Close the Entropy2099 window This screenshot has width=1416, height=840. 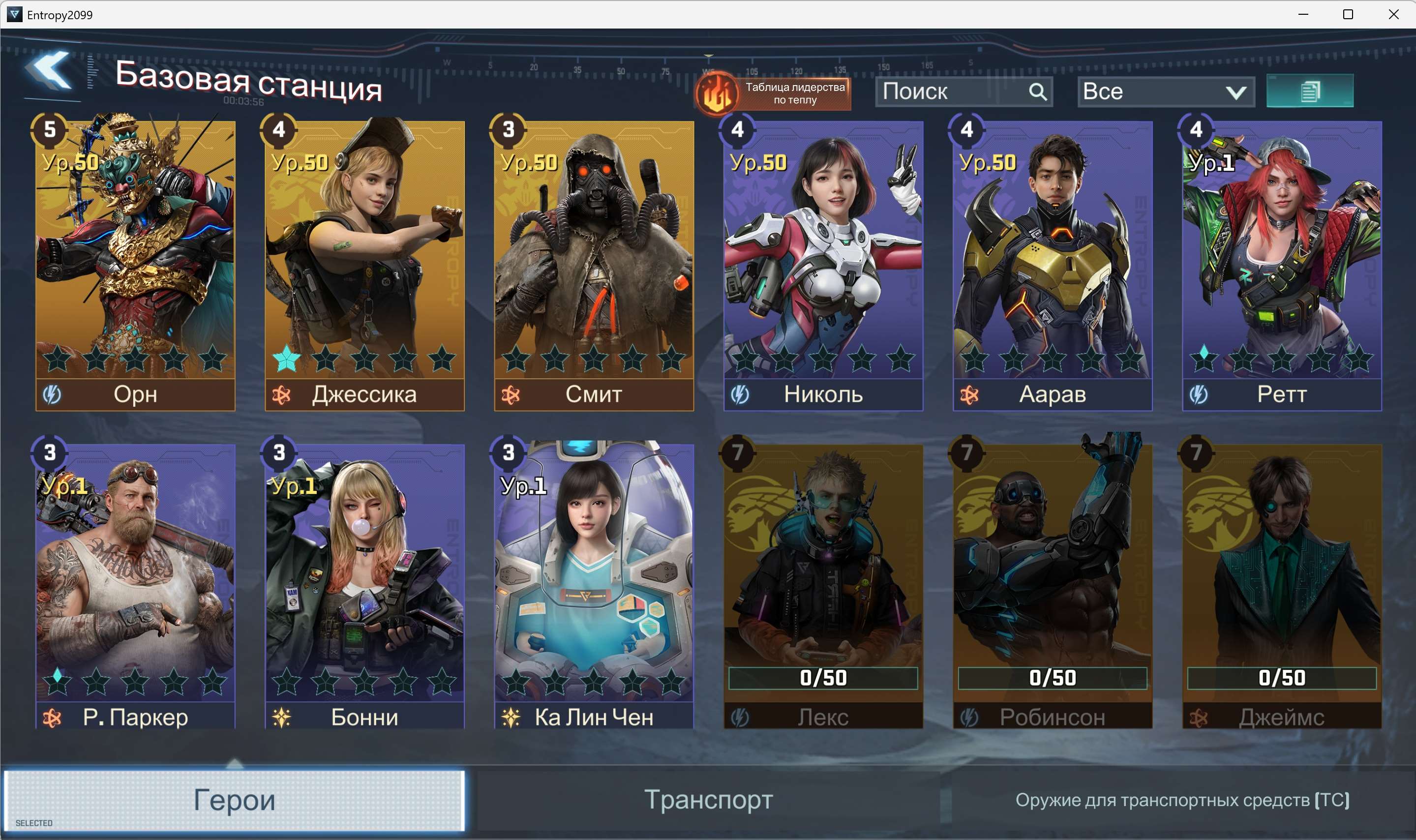pyautogui.click(x=1393, y=14)
